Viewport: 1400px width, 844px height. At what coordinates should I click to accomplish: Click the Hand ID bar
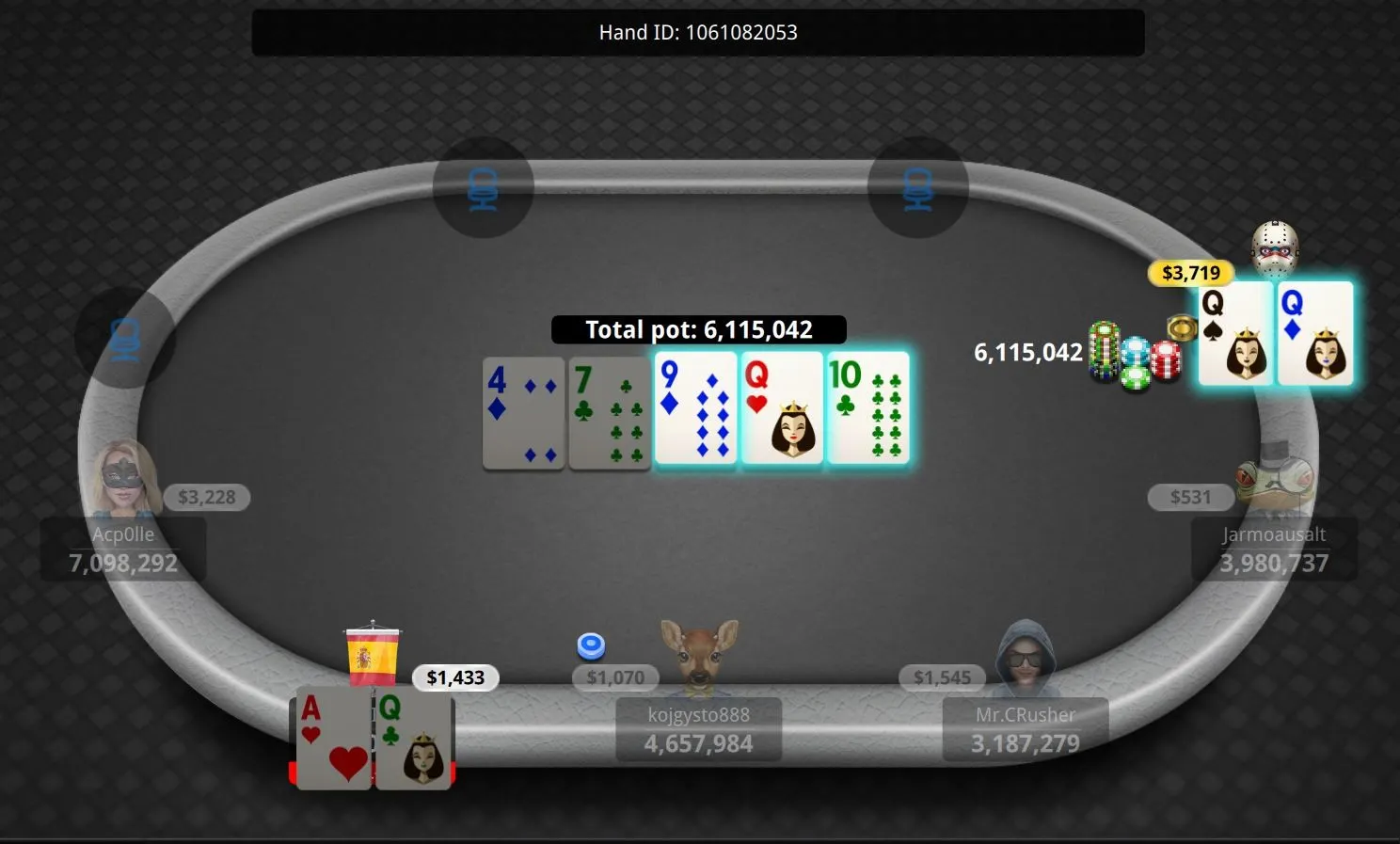698,33
